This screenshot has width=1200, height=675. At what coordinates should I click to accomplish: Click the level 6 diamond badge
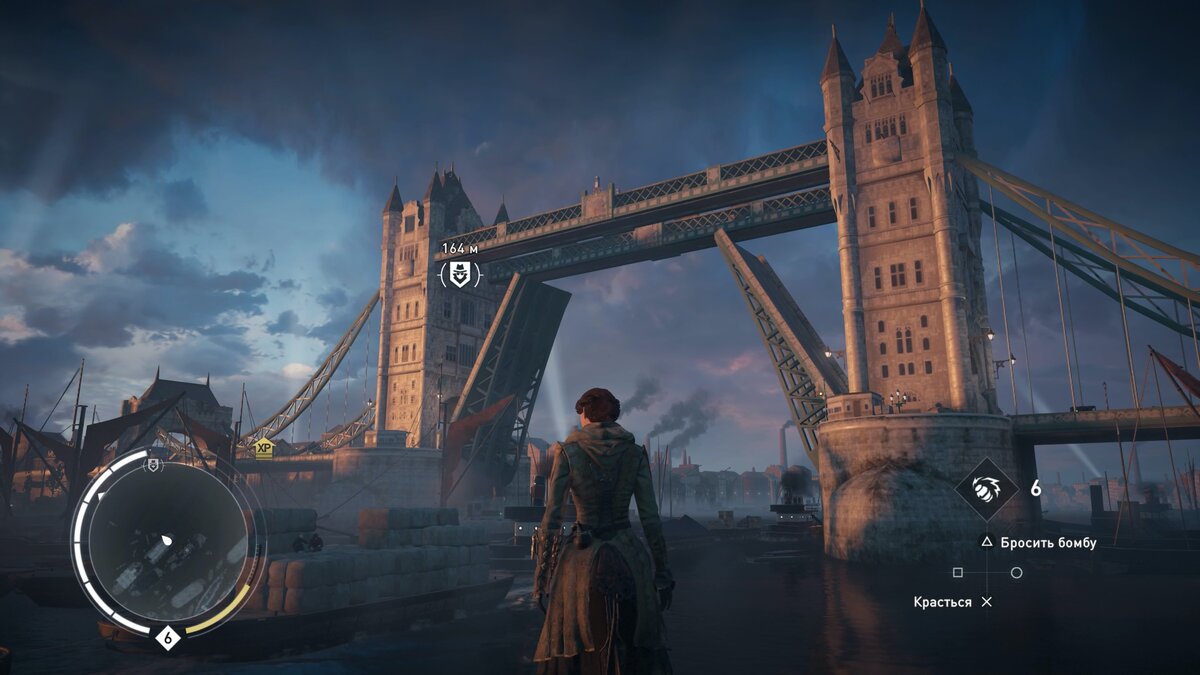(168, 637)
